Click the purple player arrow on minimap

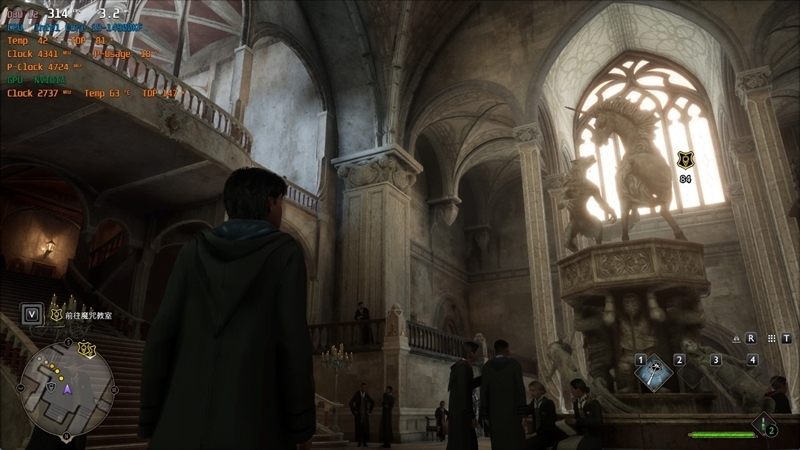[68, 388]
